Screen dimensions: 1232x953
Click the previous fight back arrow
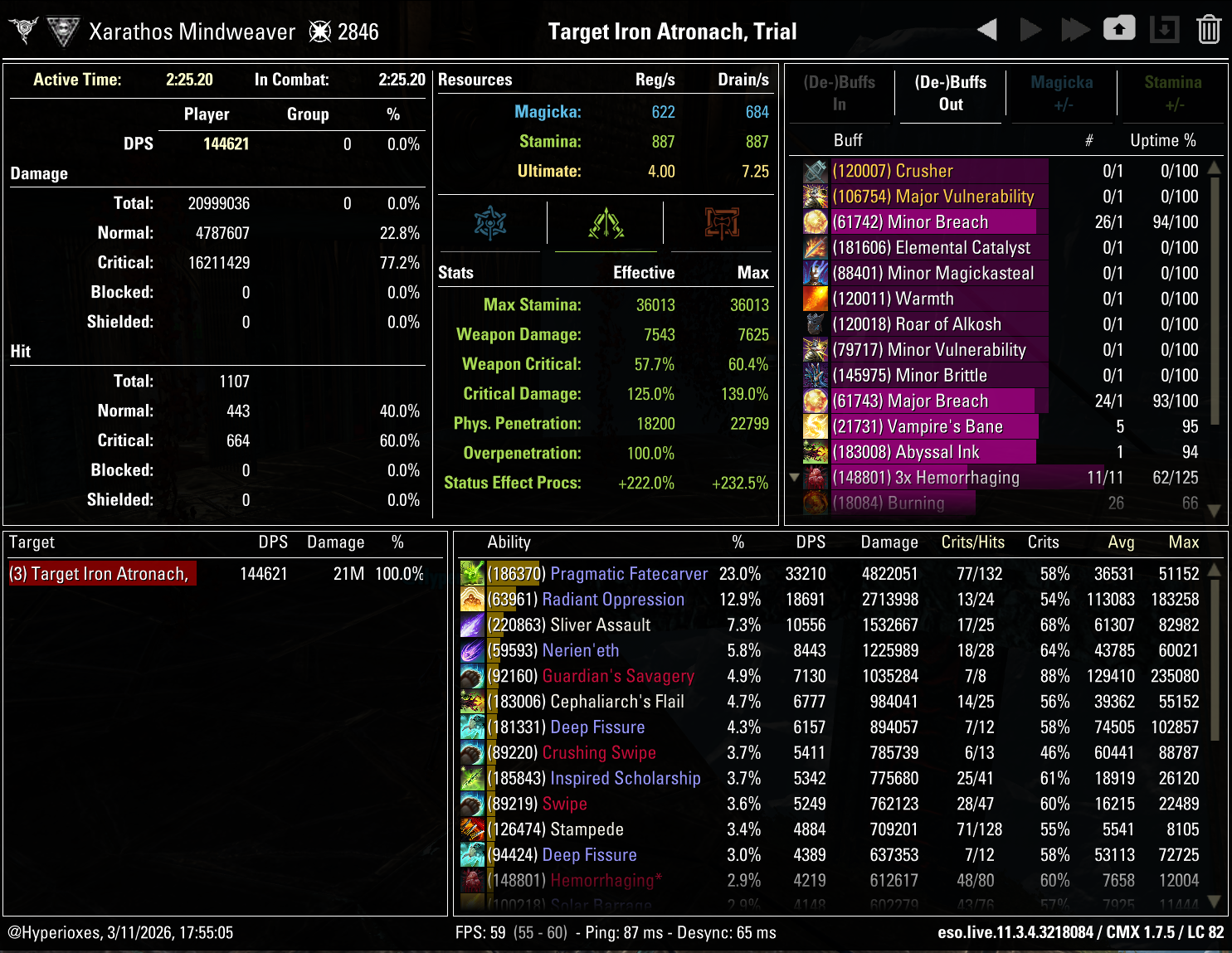[x=986, y=28]
